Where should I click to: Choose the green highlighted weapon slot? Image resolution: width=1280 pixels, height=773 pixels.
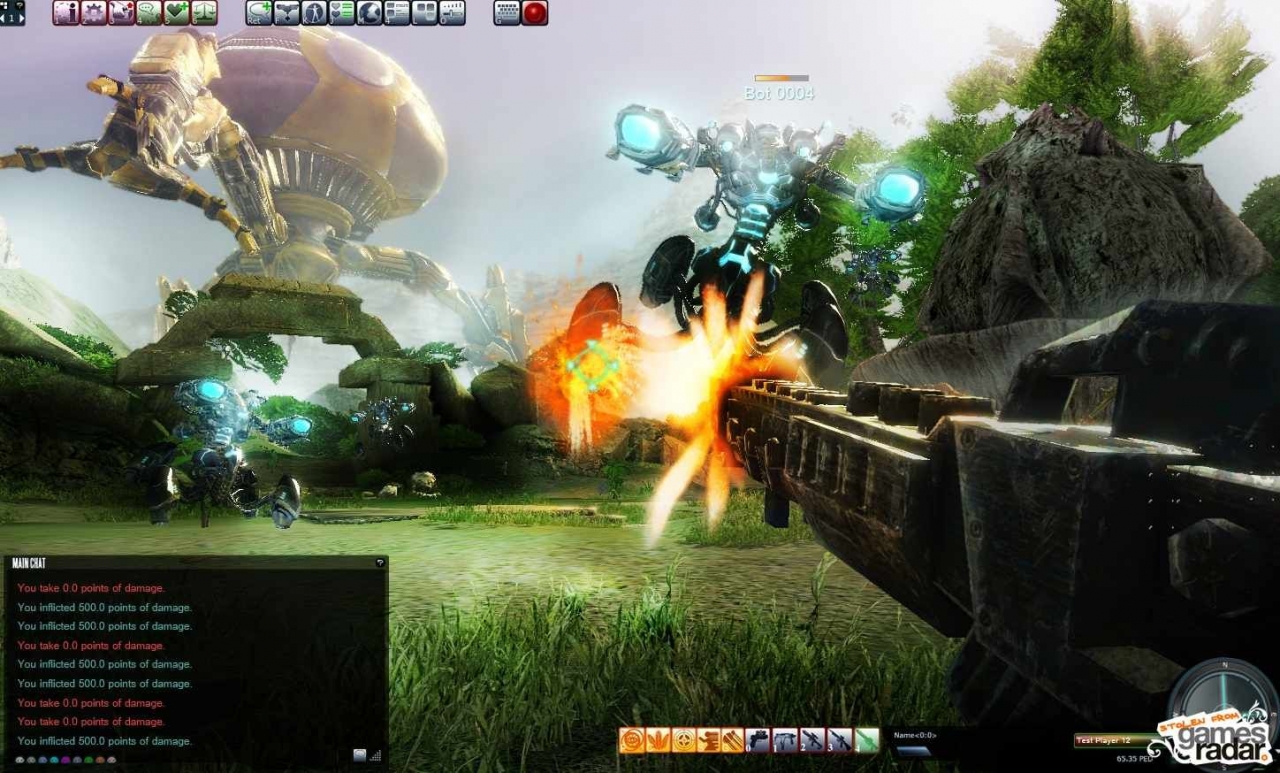click(x=866, y=741)
